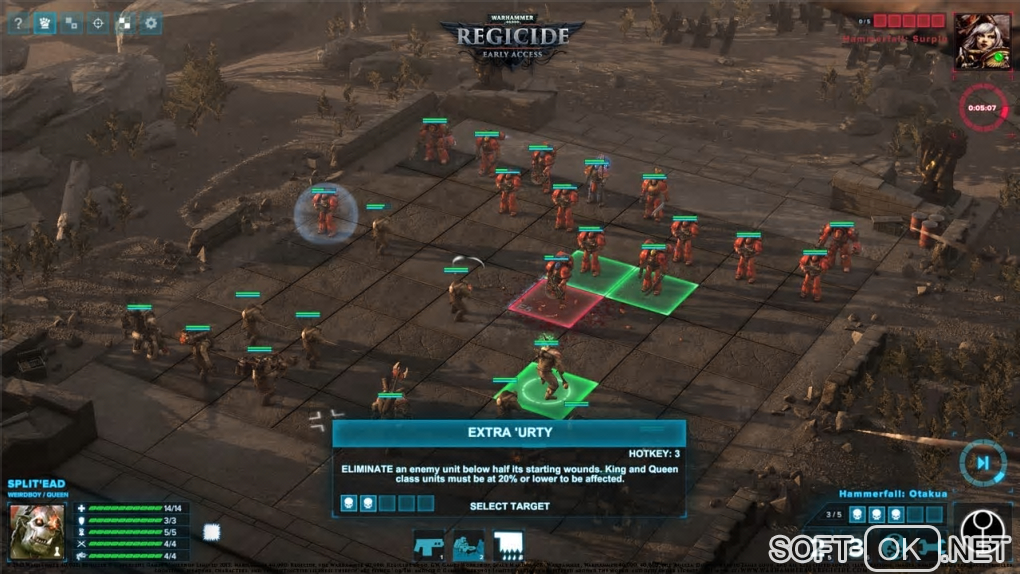The image size is (1020, 574).
Task: Toggle the checkerboard grid toolbar icon
Action: [124, 23]
